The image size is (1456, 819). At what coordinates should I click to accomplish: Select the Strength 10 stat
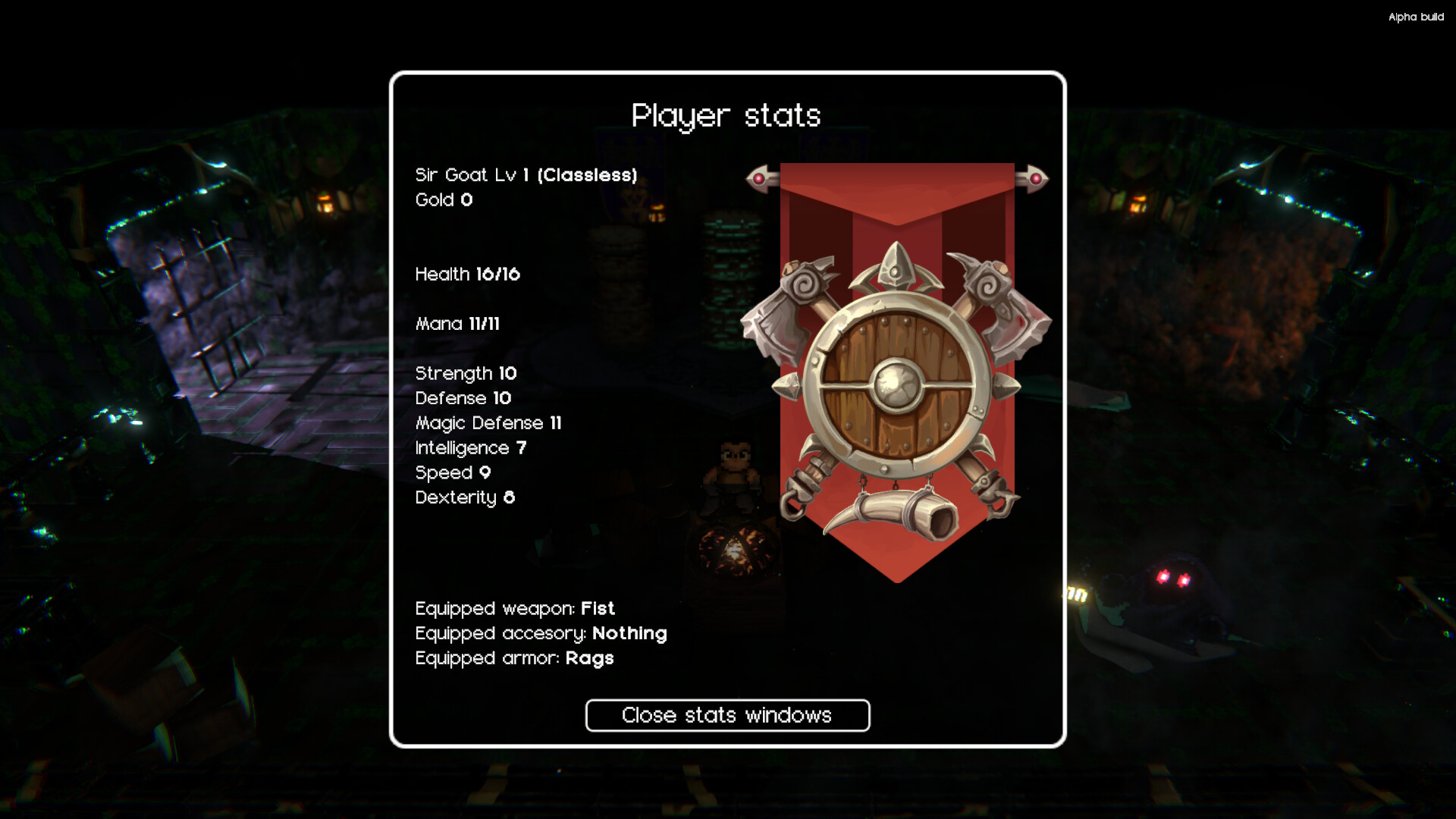tap(465, 373)
